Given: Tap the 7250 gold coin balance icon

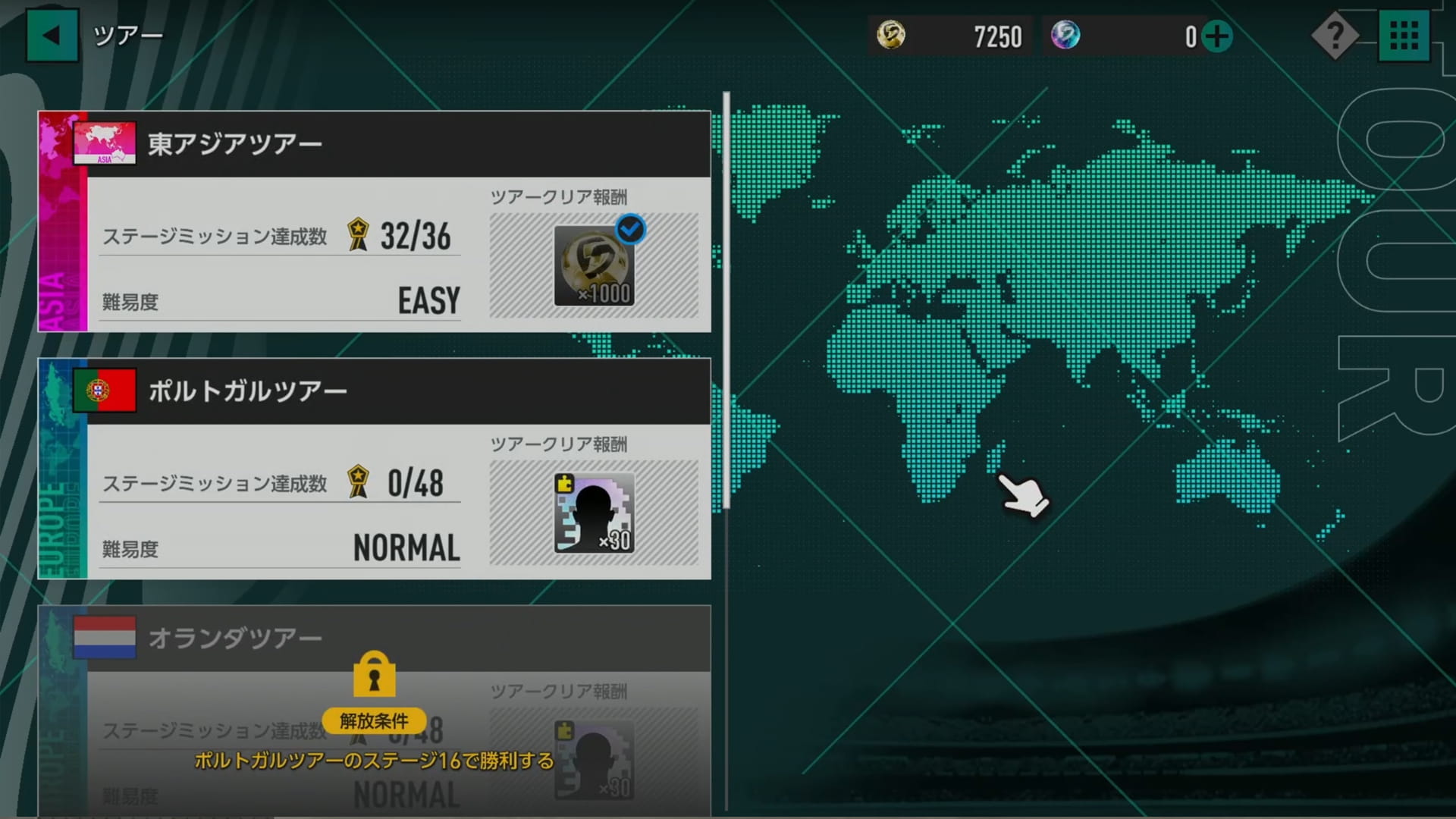Looking at the screenshot, I should tap(891, 36).
